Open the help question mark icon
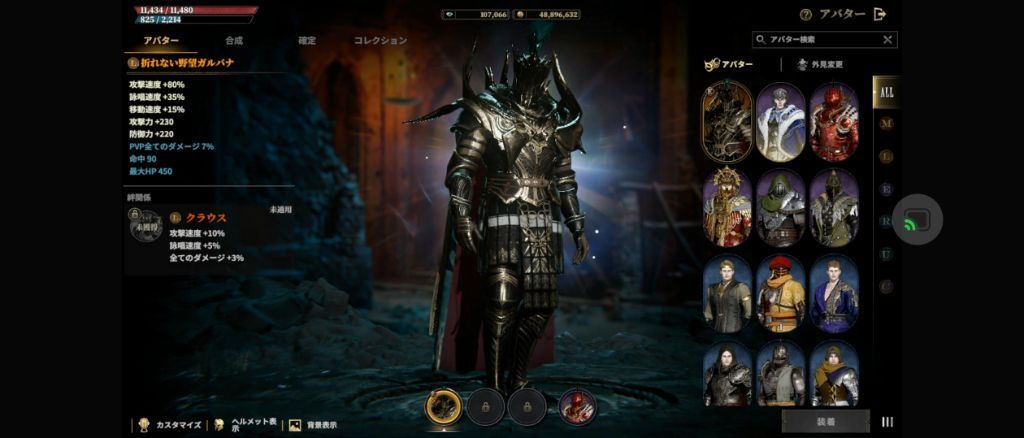The image size is (1024, 438). pyautogui.click(x=805, y=14)
